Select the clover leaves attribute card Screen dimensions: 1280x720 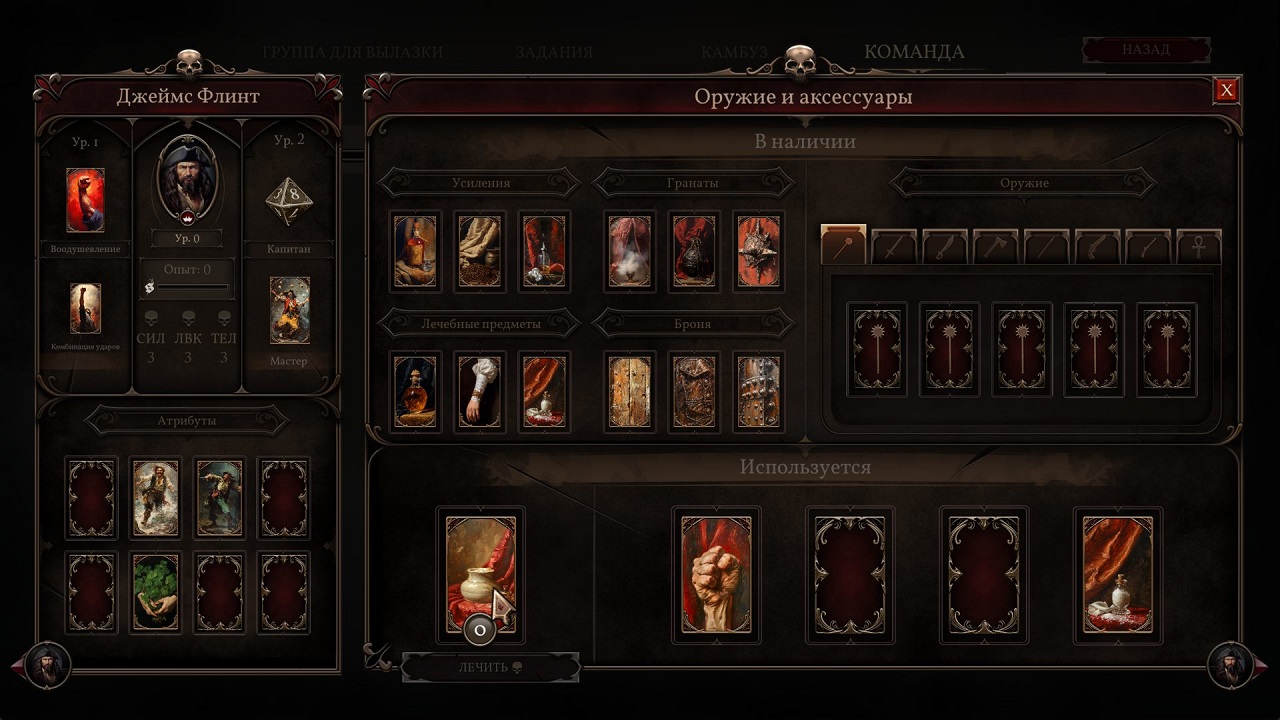(155, 592)
